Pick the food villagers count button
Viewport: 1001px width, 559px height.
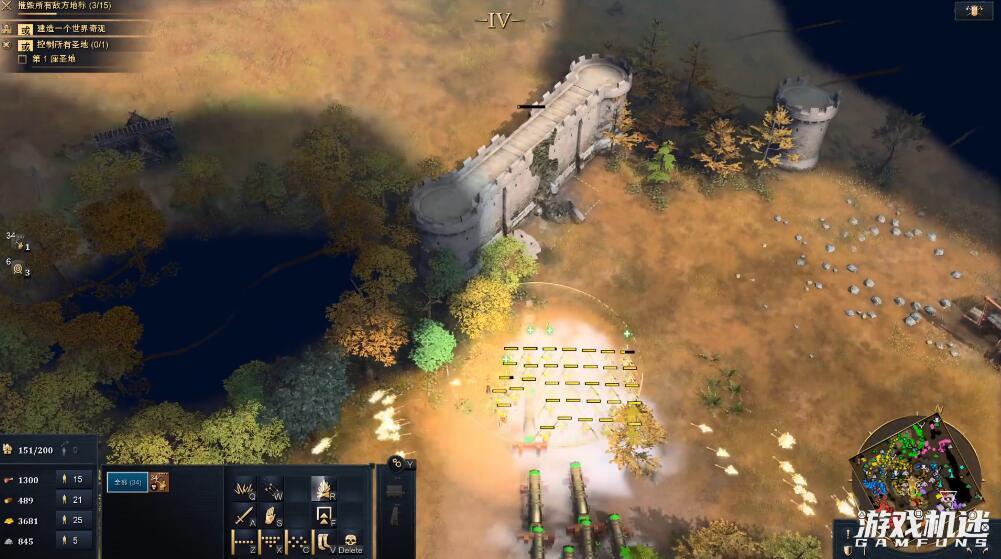[x=75, y=479]
